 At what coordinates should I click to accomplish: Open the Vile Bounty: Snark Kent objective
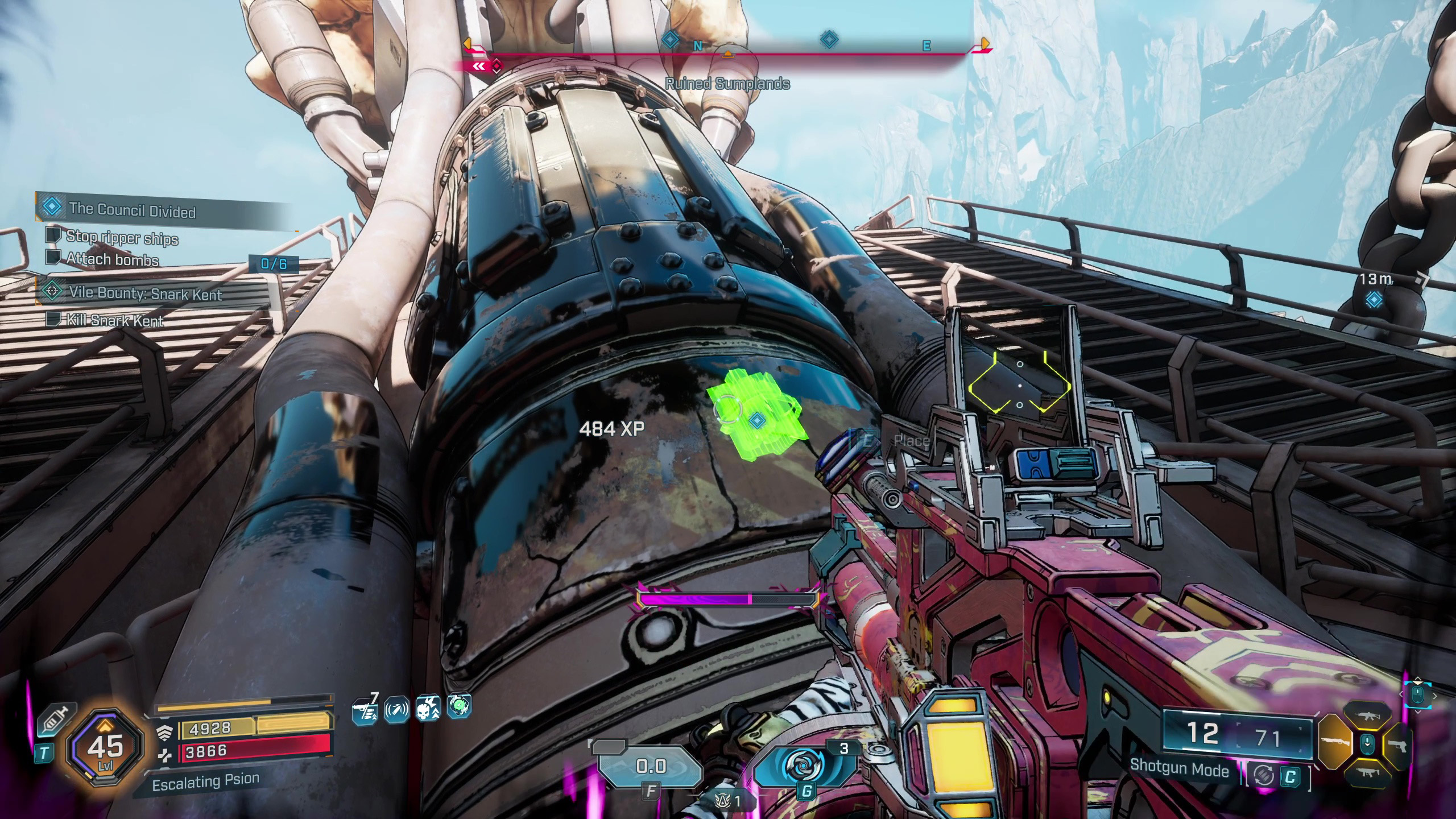point(145,293)
